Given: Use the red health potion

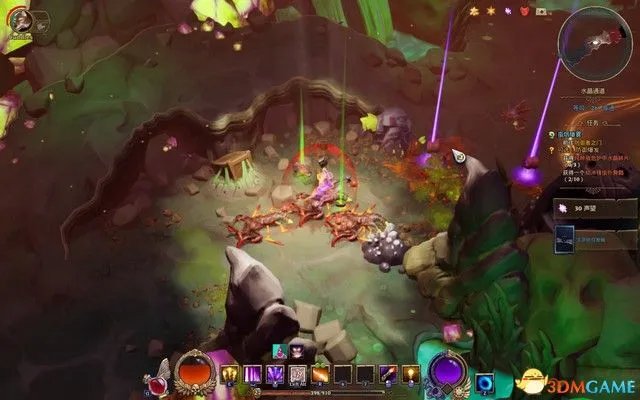Looking at the screenshot, I should [x=157, y=379].
